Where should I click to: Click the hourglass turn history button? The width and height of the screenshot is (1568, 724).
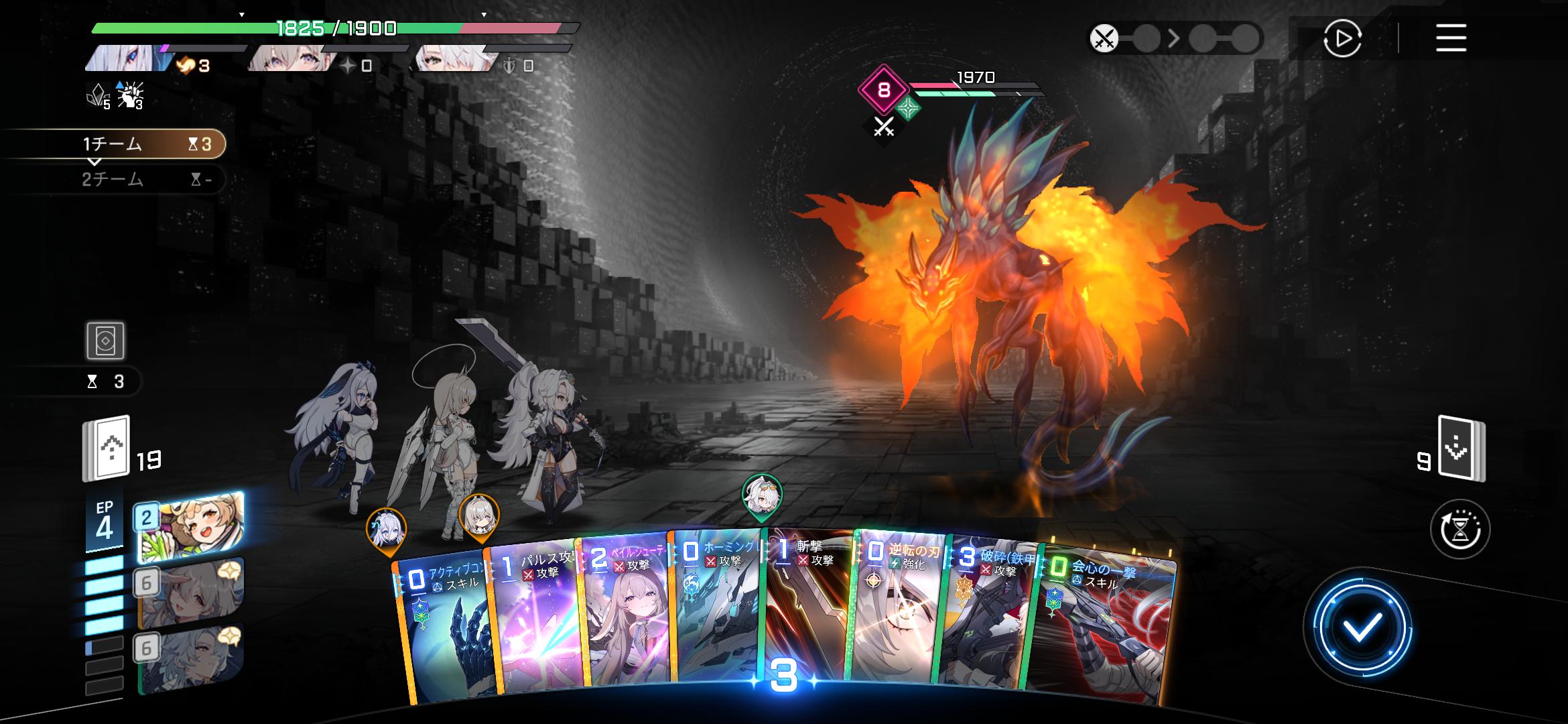(1459, 530)
